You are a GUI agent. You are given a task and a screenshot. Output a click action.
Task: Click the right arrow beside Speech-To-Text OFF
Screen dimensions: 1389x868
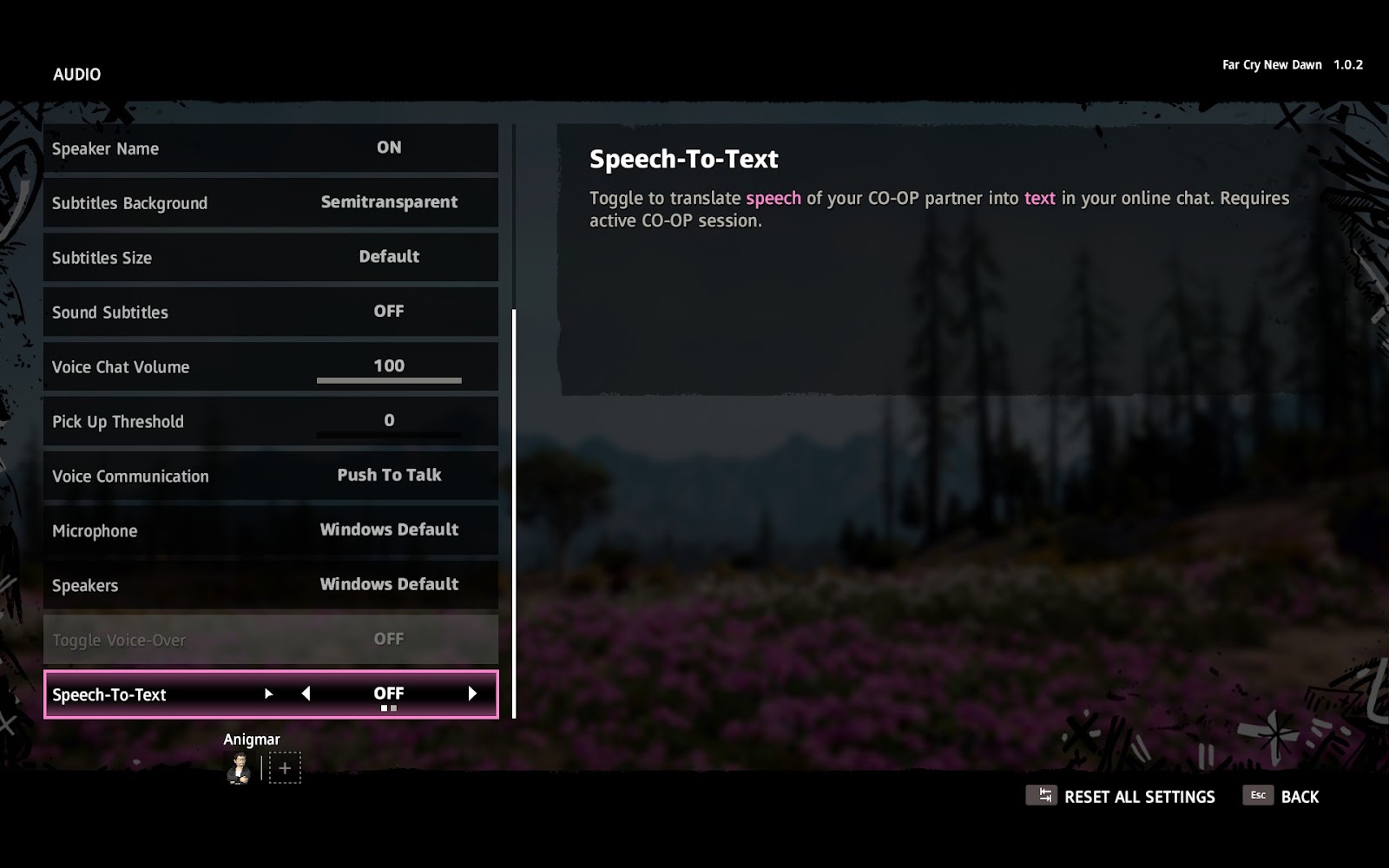pyautogui.click(x=472, y=694)
